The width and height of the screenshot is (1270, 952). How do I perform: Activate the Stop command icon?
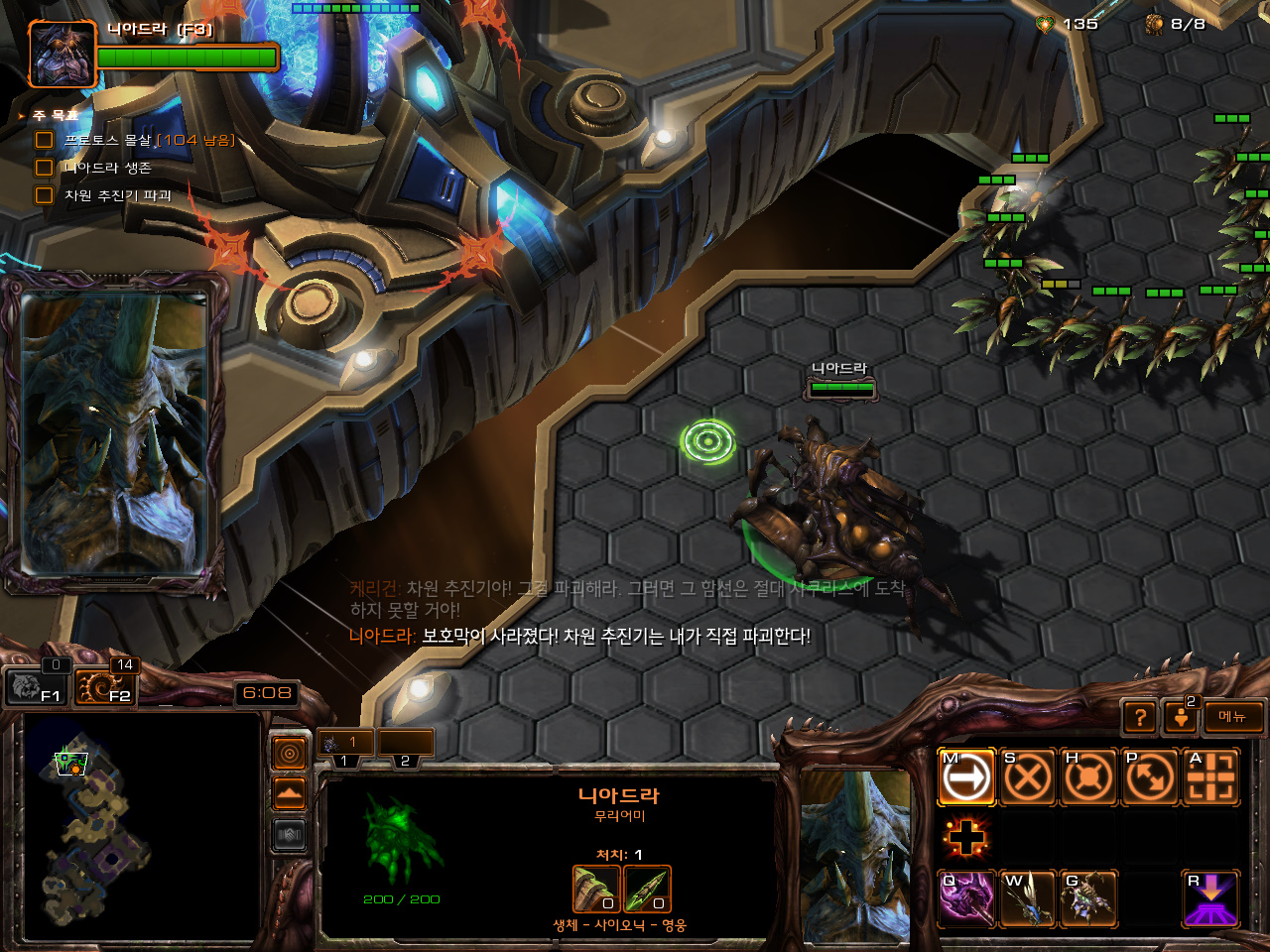point(1027,777)
